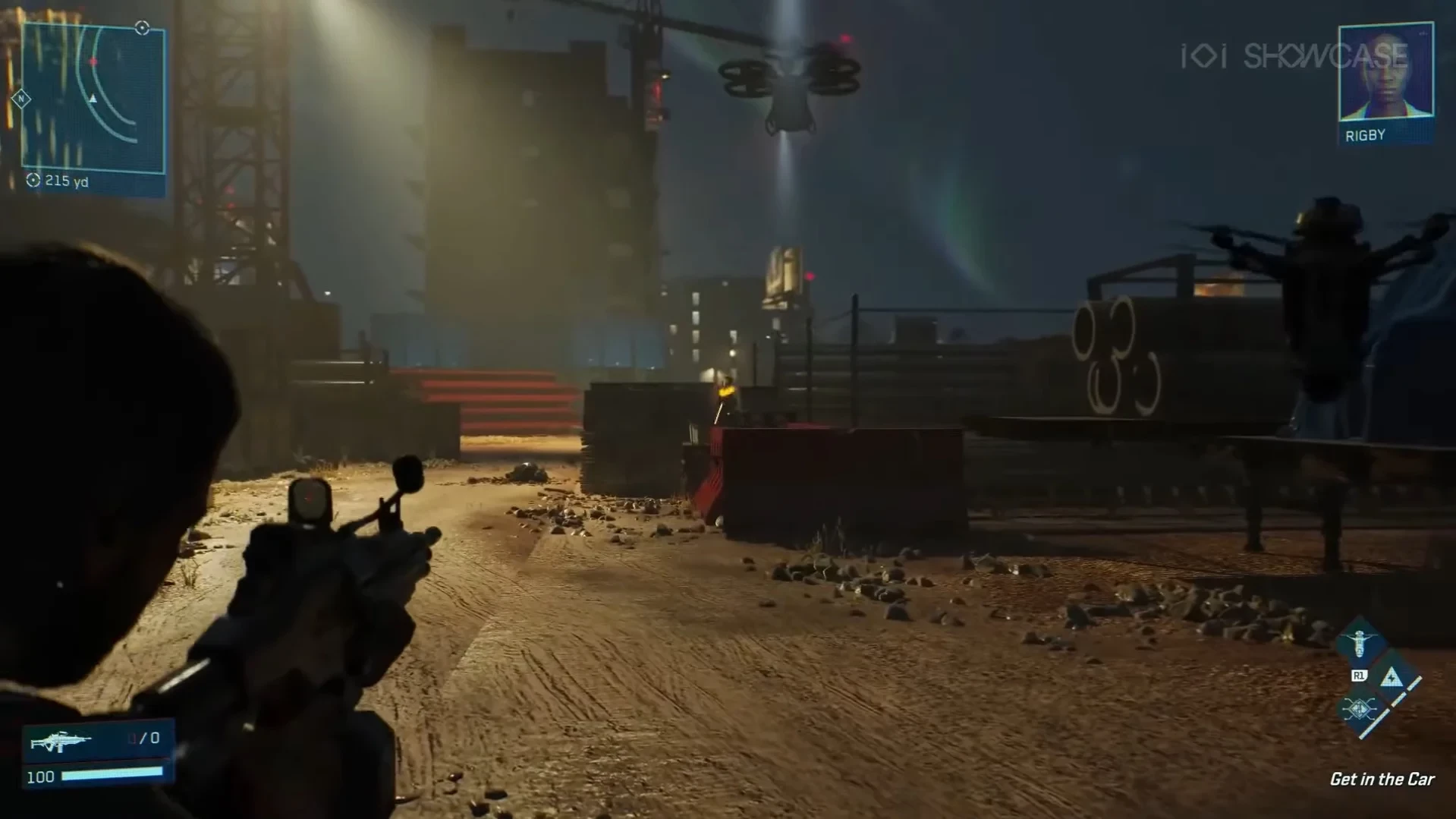Select the equipped assault rifle icon
This screenshot has width=1456, height=819.
click(x=61, y=741)
